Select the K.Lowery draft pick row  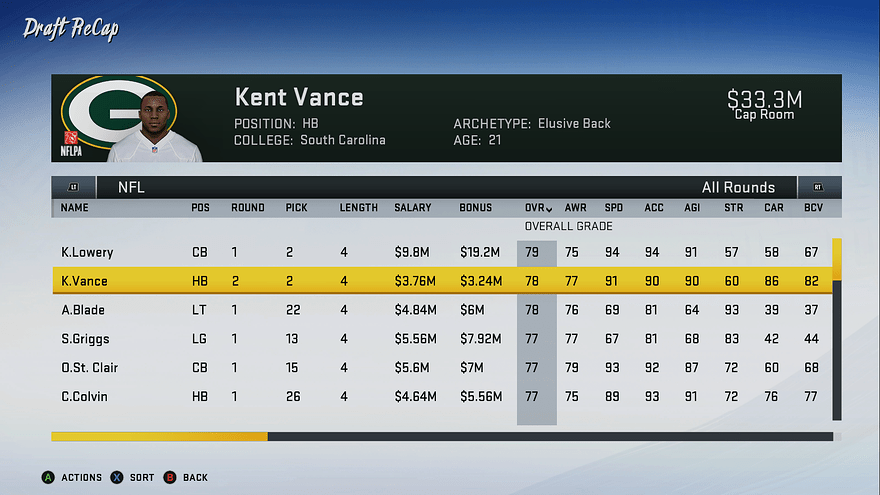pyautogui.click(x=440, y=253)
